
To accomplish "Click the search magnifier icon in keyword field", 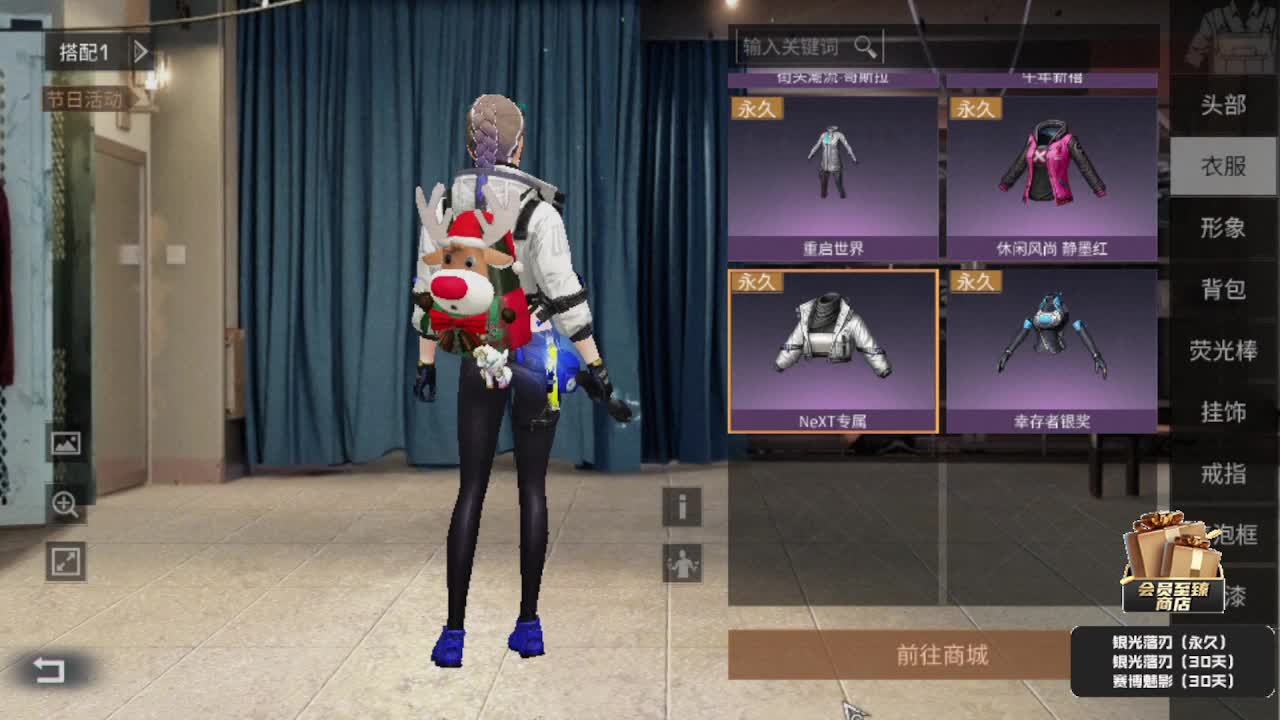I will pos(868,45).
